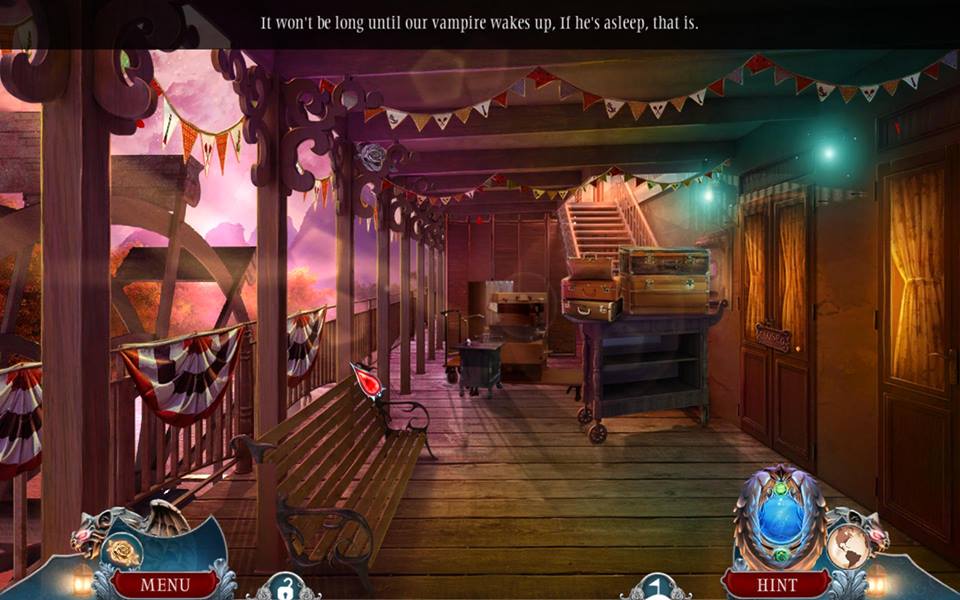Open the MENU button
This screenshot has height=600, width=960.
click(164, 584)
